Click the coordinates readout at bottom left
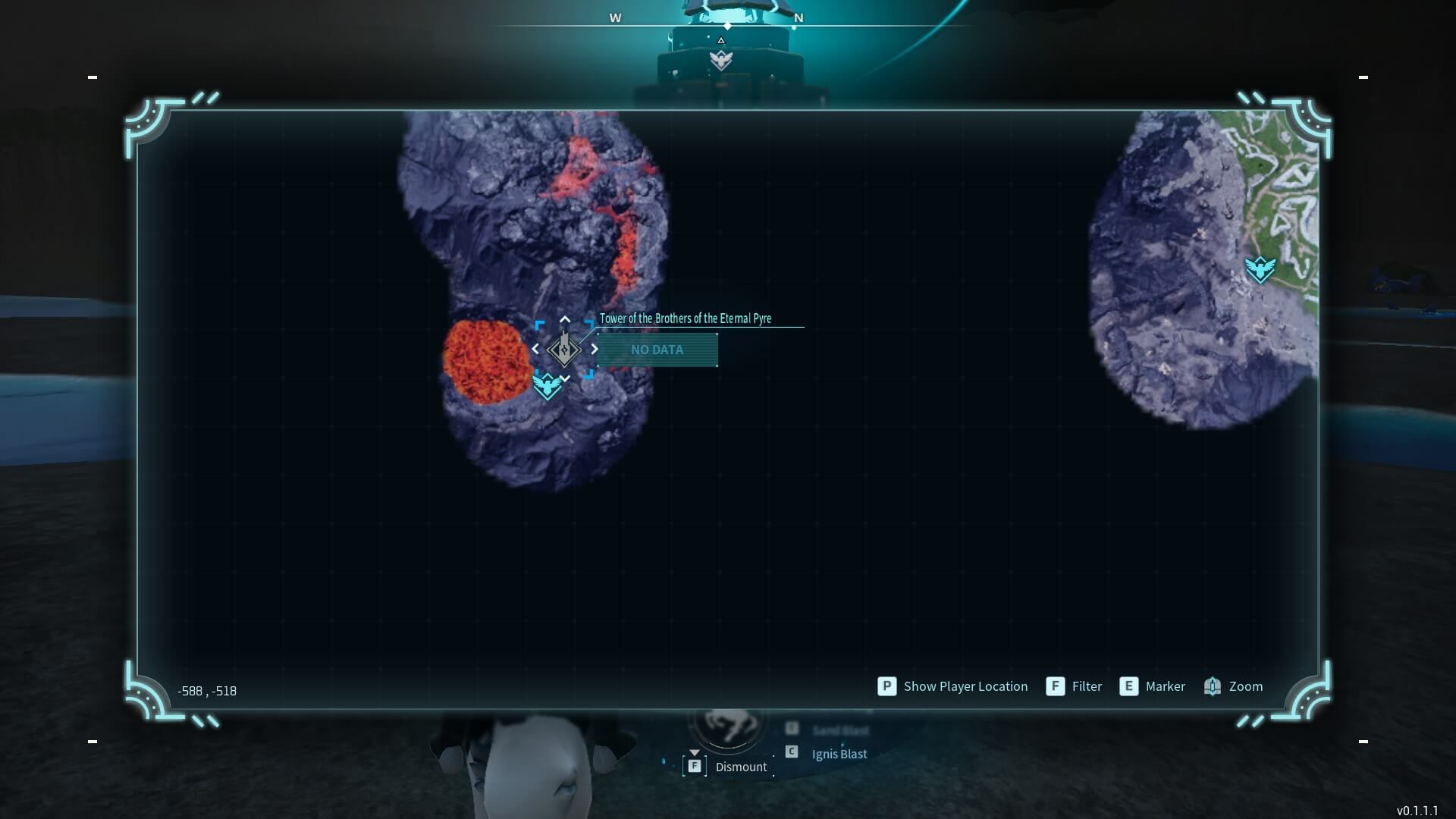Image resolution: width=1456 pixels, height=819 pixels. [x=207, y=691]
